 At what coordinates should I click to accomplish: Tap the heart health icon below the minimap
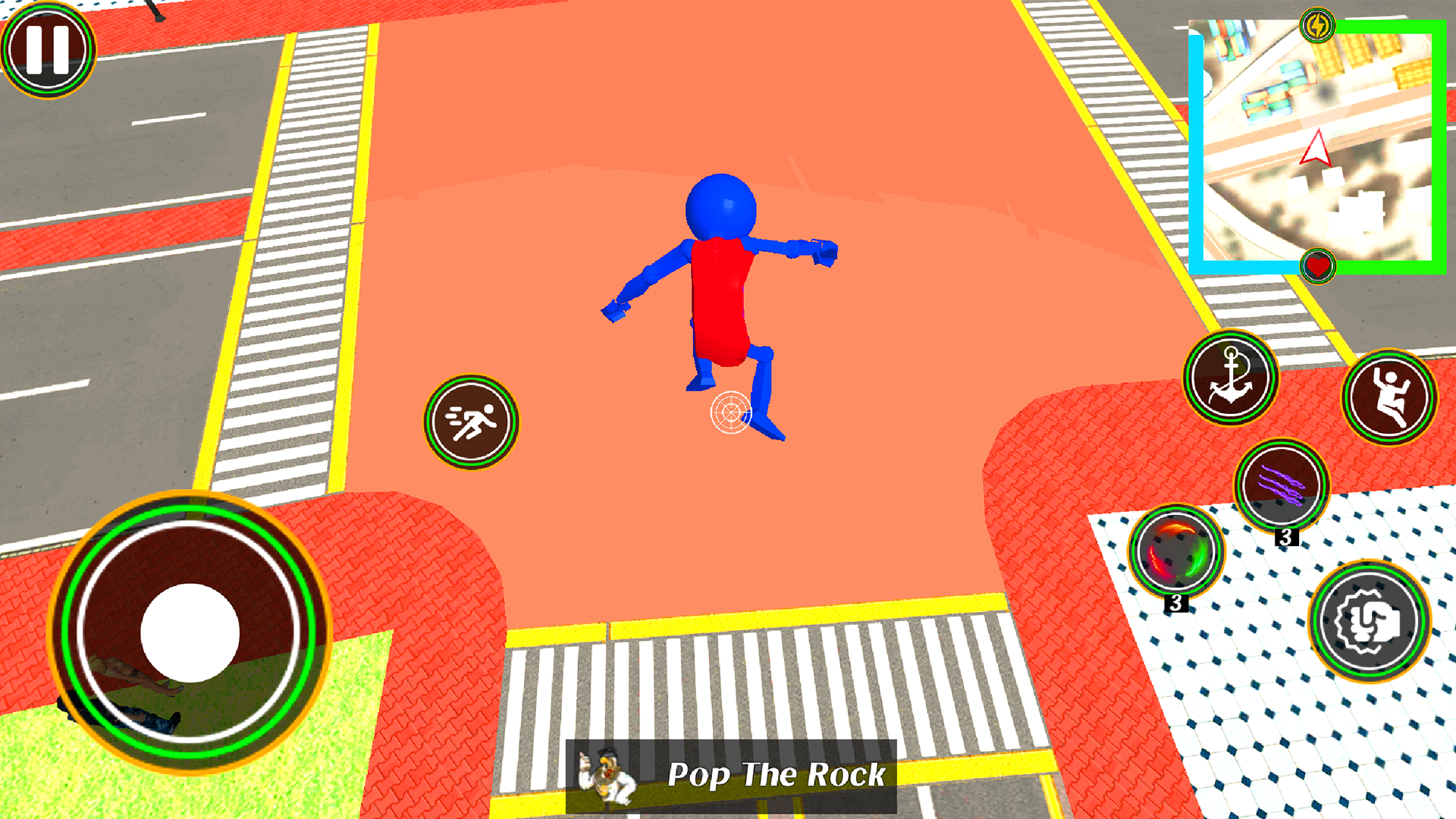tap(1319, 266)
